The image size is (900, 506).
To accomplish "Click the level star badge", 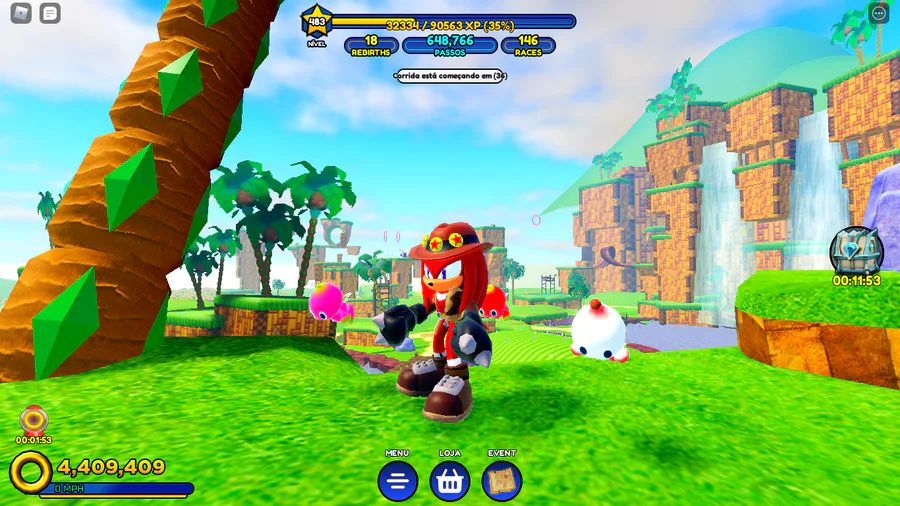I will pos(317,22).
